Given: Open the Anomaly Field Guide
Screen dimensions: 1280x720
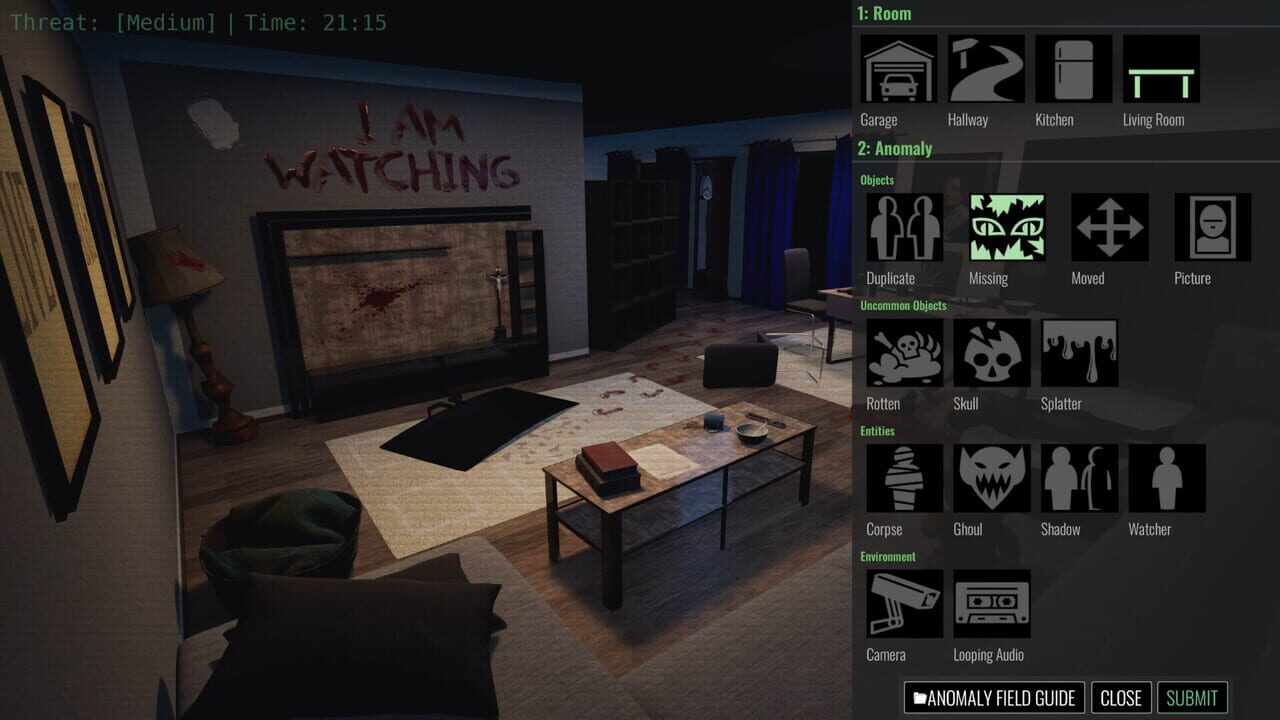Looking at the screenshot, I should click(x=994, y=697).
